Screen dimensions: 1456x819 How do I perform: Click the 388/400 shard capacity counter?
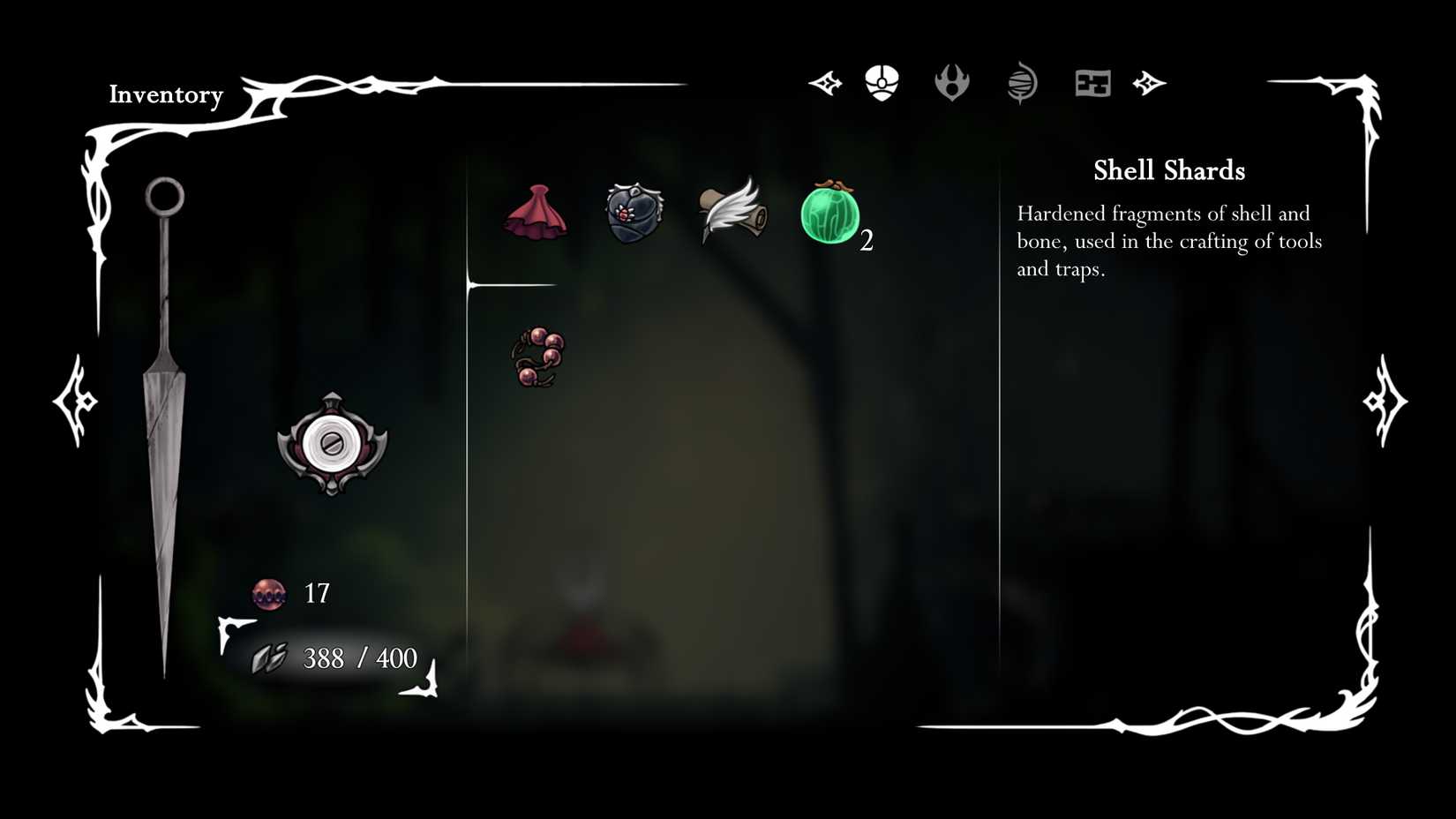[358, 657]
